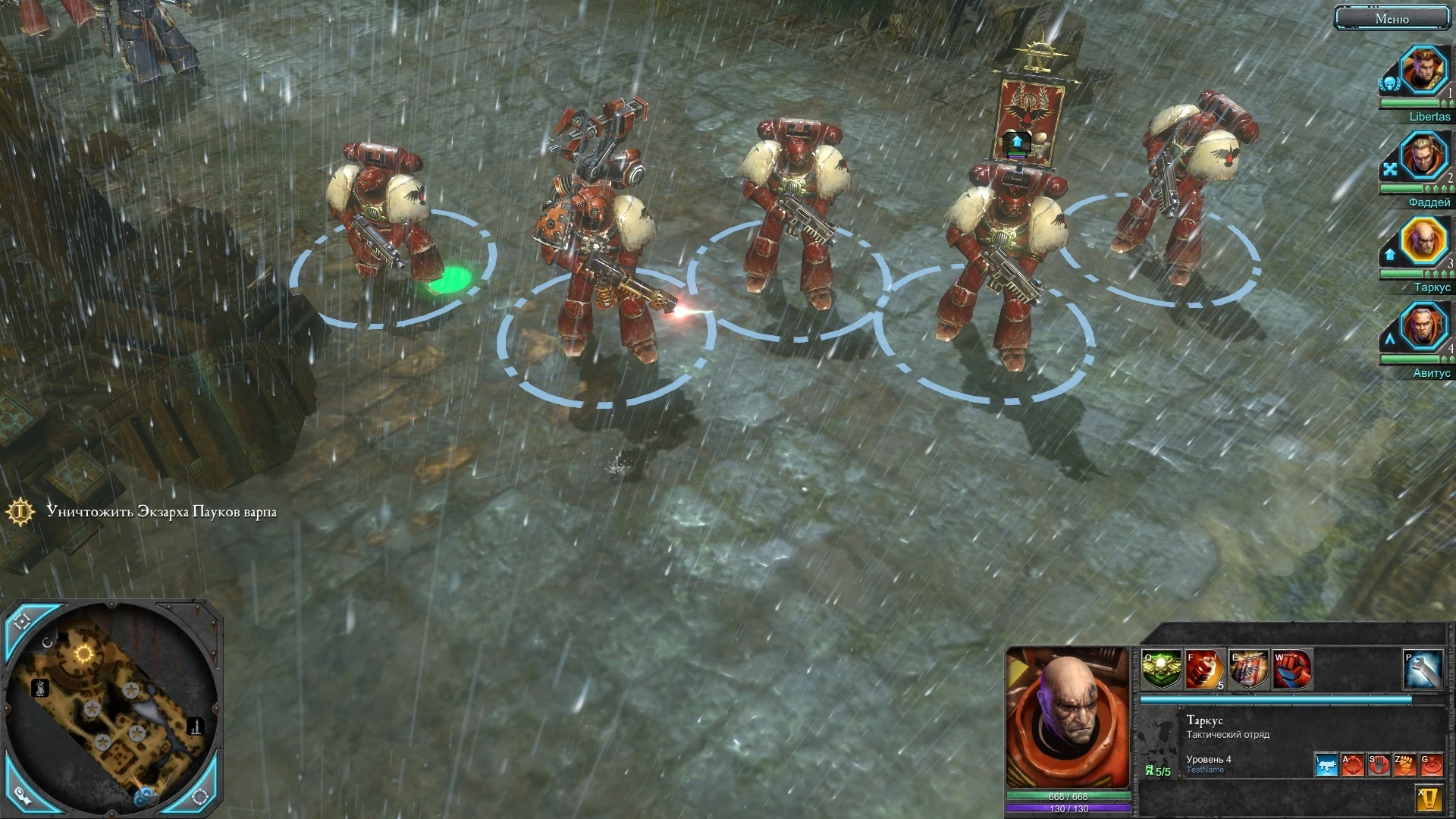Throw a frag grenade using the F ability
Screen dimensions: 1456x819
1204,667
